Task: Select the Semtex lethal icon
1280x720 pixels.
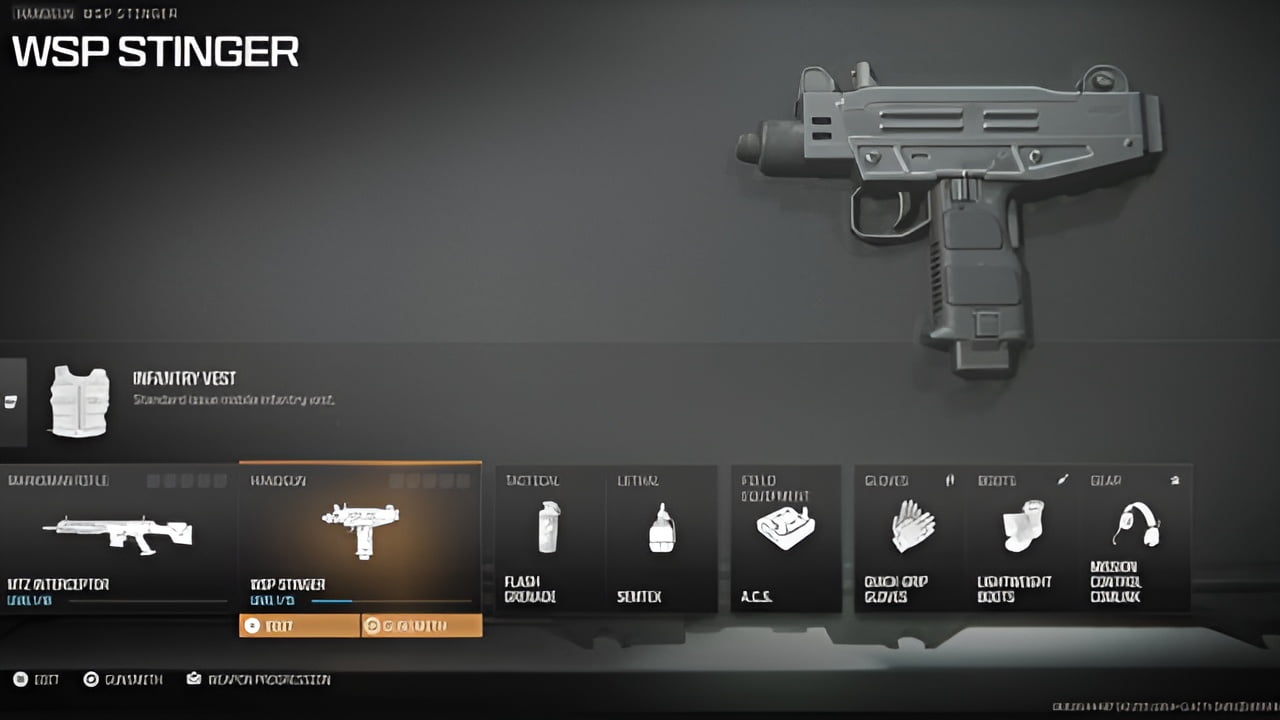Action: [x=660, y=525]
